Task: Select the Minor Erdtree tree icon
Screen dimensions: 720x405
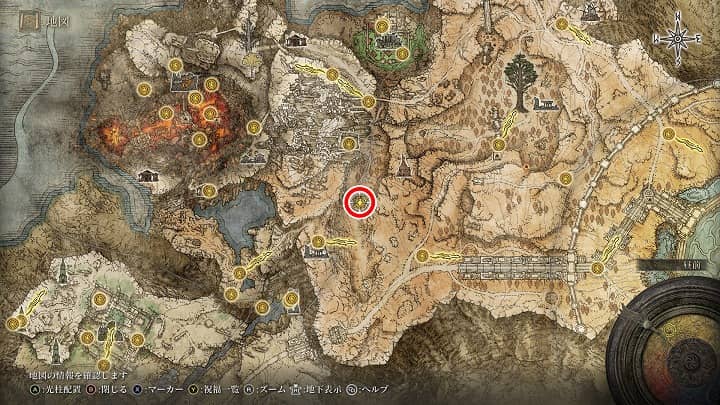Action: [x=520, y=77]
